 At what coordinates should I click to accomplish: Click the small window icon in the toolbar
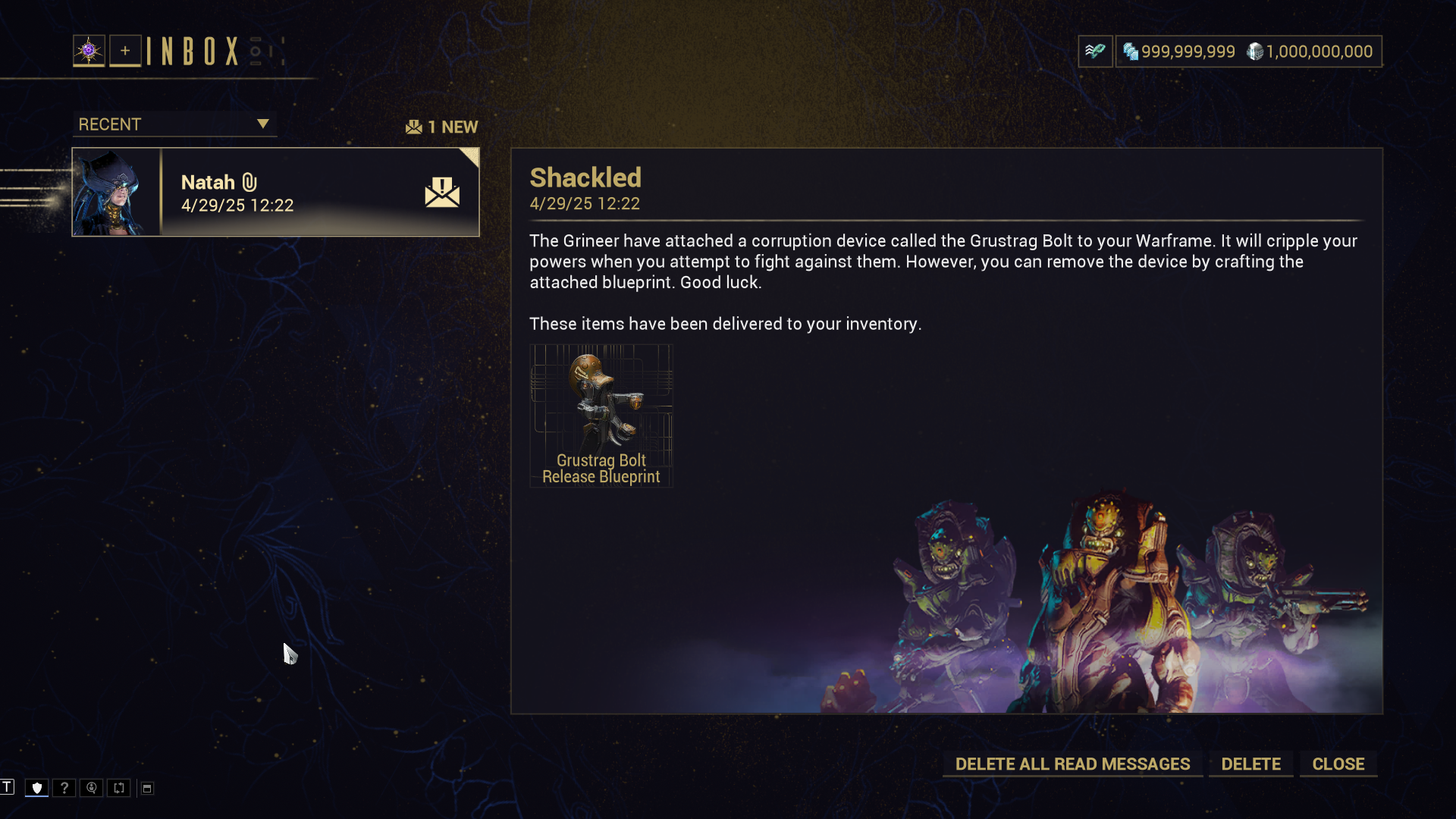[x=147, y=789]
